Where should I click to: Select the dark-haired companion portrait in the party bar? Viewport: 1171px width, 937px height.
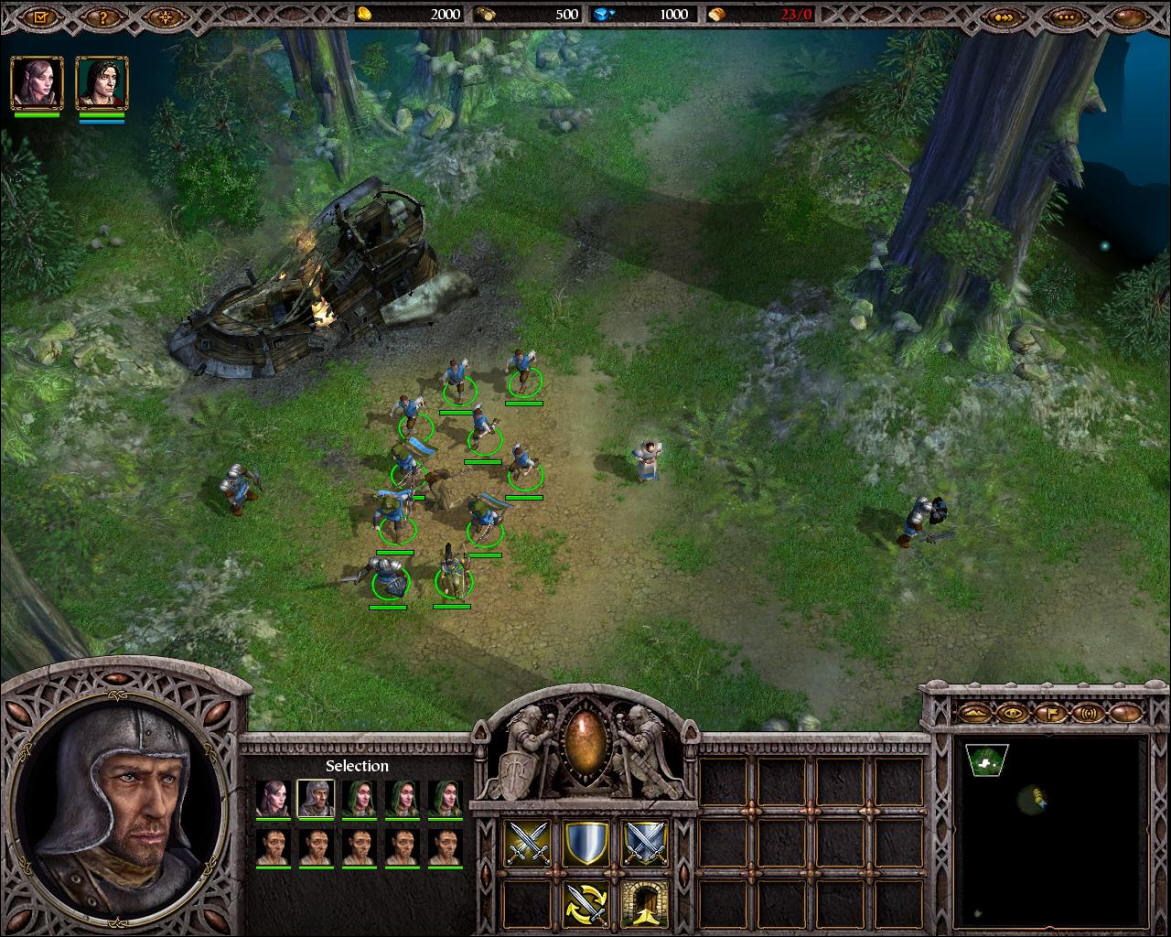101,82
